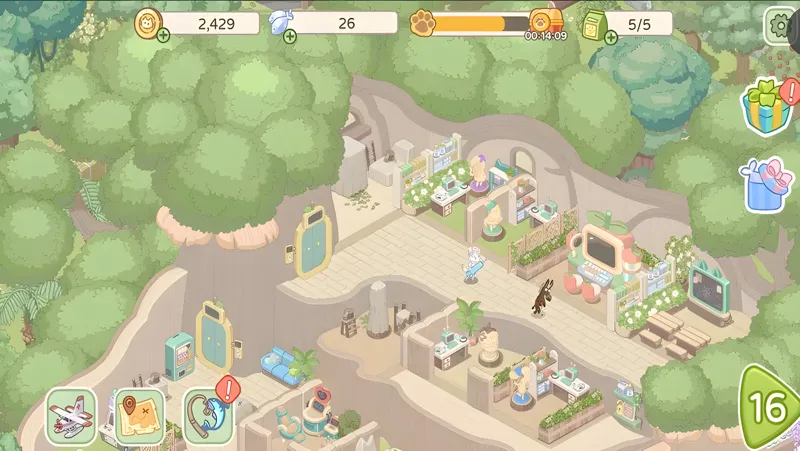The height and width of the screenshot is (451, 800).
Task: Add more cat food bags
Action: pyautogui.click(x=610, y=37)
